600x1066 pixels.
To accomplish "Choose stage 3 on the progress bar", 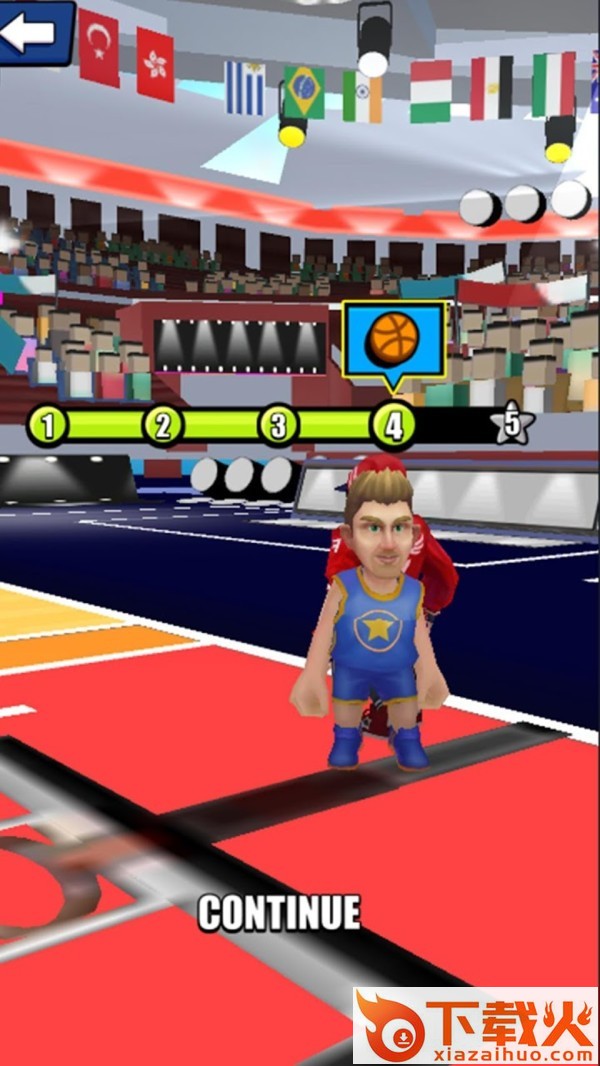I will coord(278,426).
